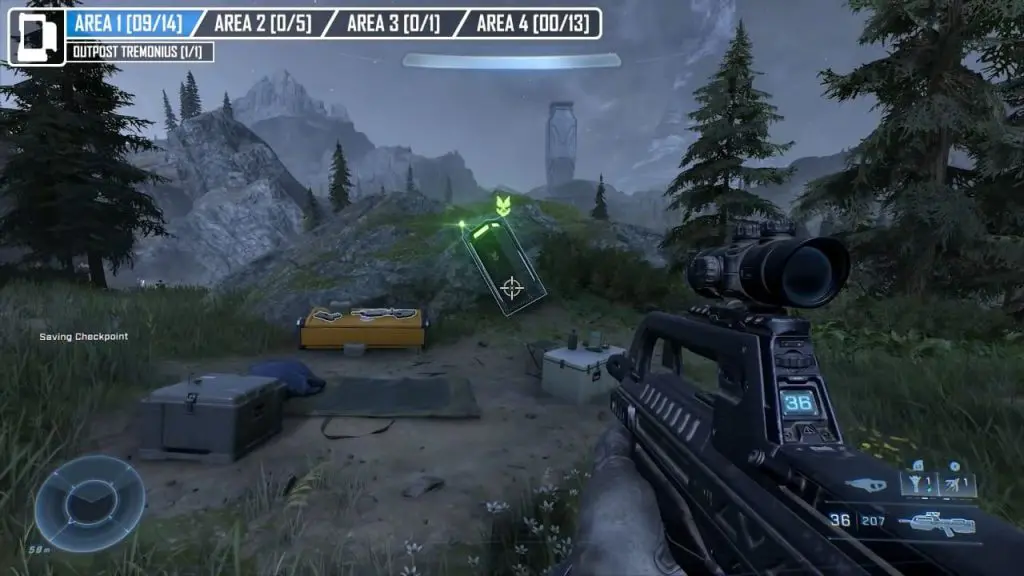
Task: Select the Area 2 tab
Action: [x=261, y=23]
